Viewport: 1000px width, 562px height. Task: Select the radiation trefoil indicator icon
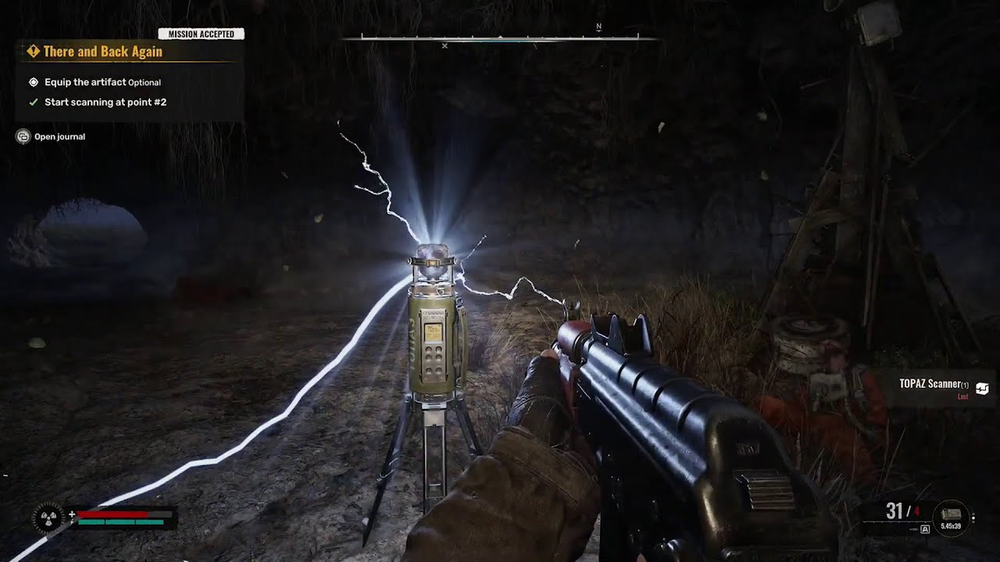49,517
